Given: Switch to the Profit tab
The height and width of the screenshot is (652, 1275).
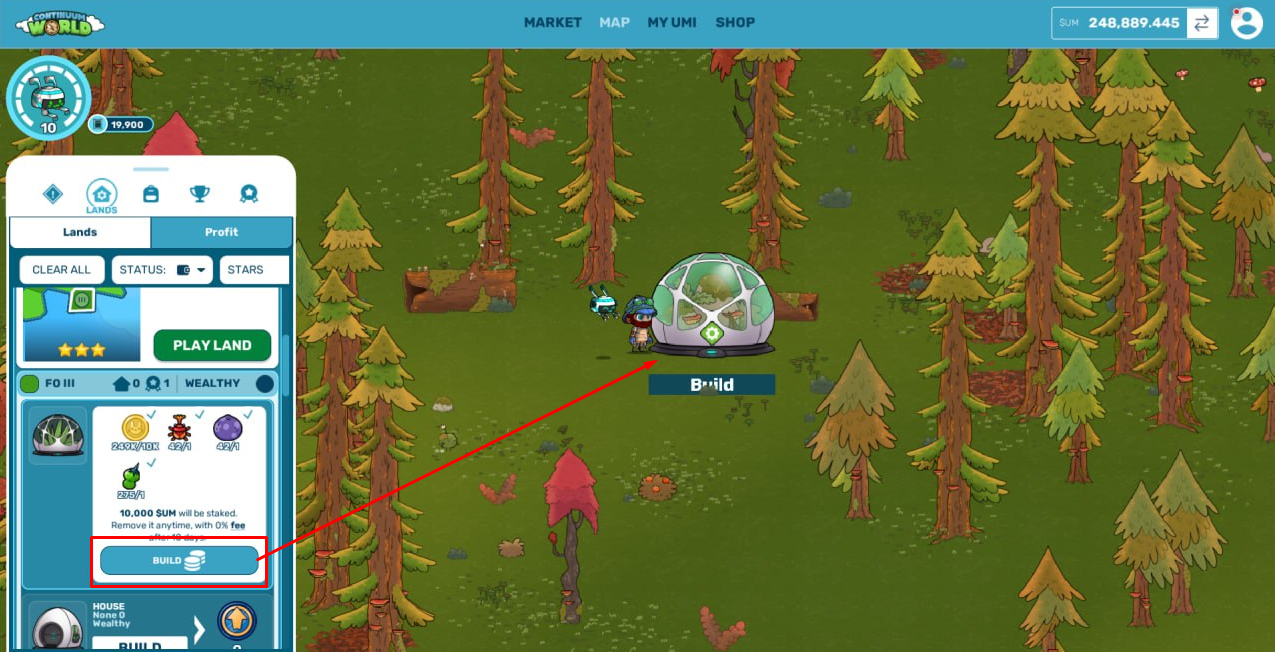Looking at the screenshot, I should coord(221,232).
